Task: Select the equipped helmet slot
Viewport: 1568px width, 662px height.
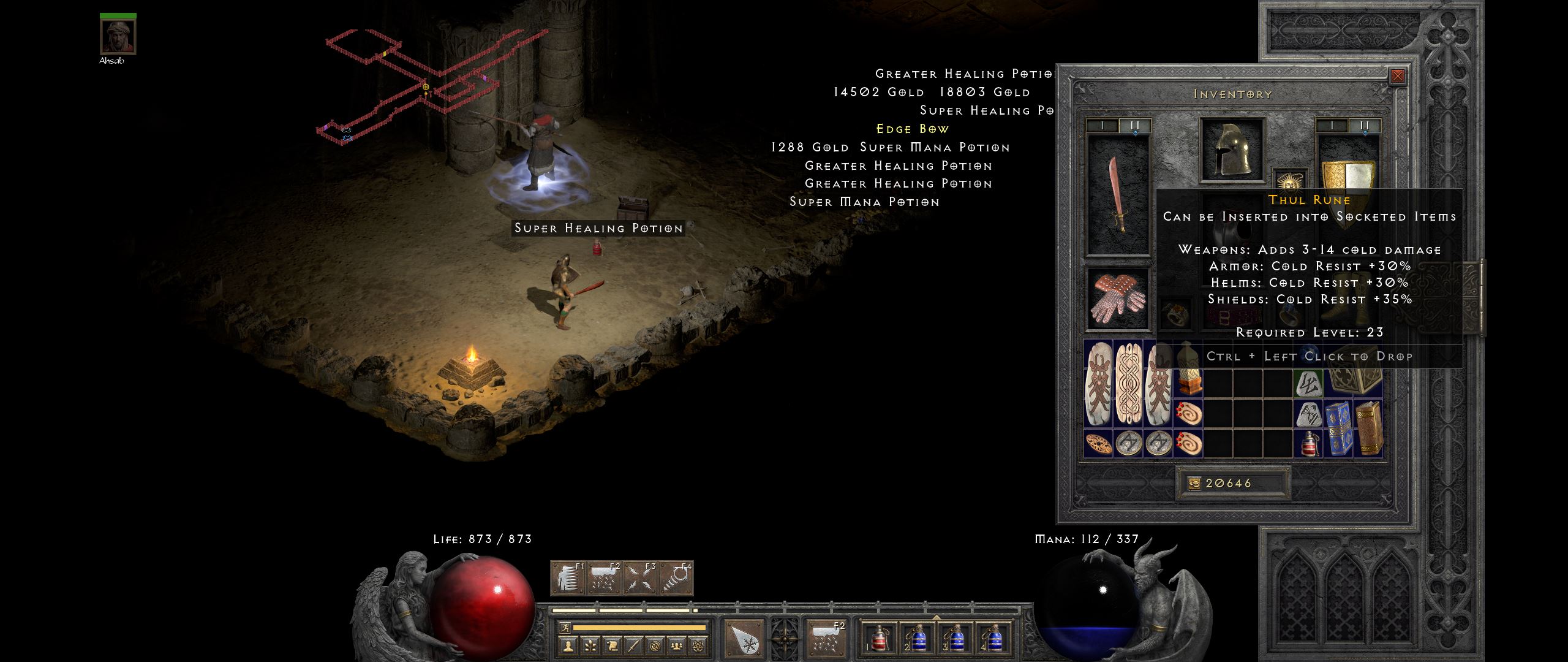Action: click(1232, 150)
